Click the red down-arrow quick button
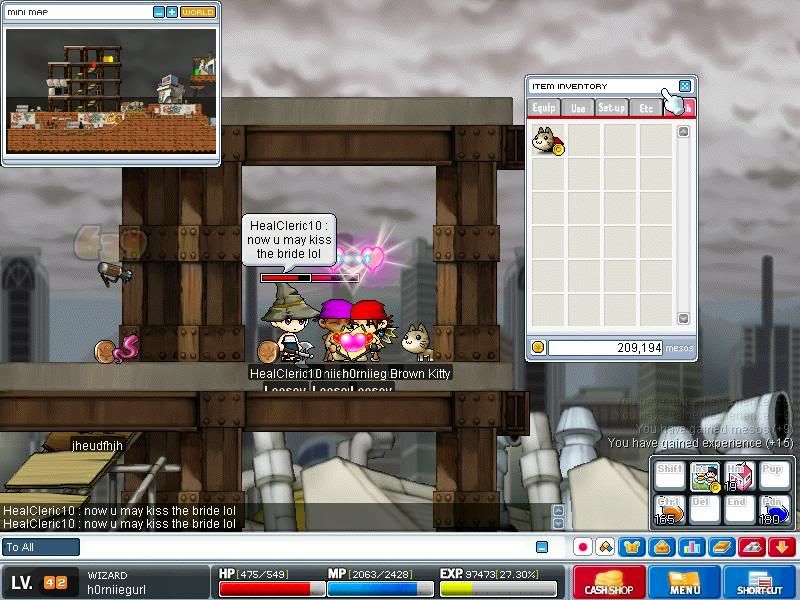Screen dimensions: 800x600 tap(782, 547)
